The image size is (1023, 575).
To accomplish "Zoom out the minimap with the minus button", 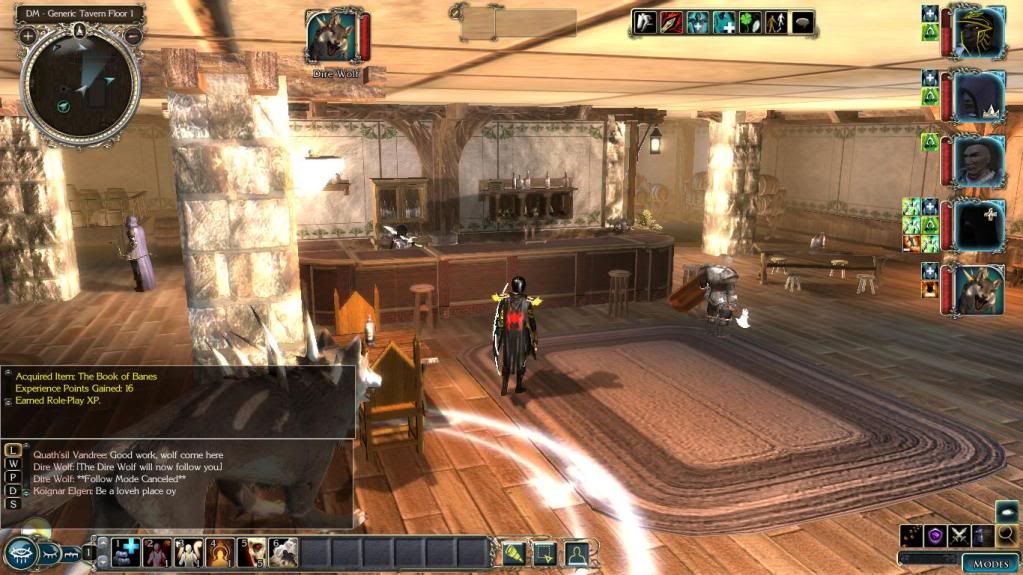I will (132, 35).
